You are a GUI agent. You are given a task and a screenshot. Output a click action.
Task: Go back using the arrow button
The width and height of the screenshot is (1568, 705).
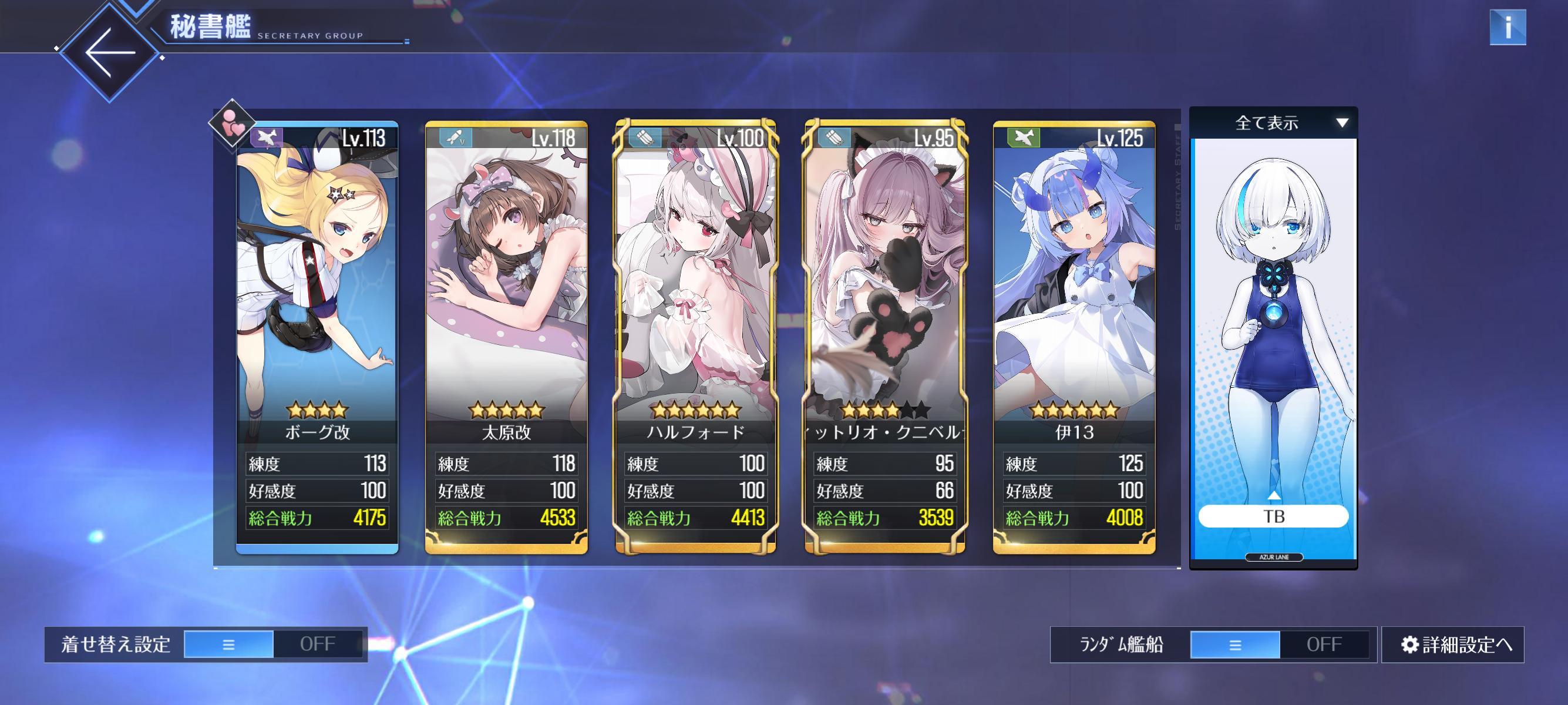tap(110, 52)
